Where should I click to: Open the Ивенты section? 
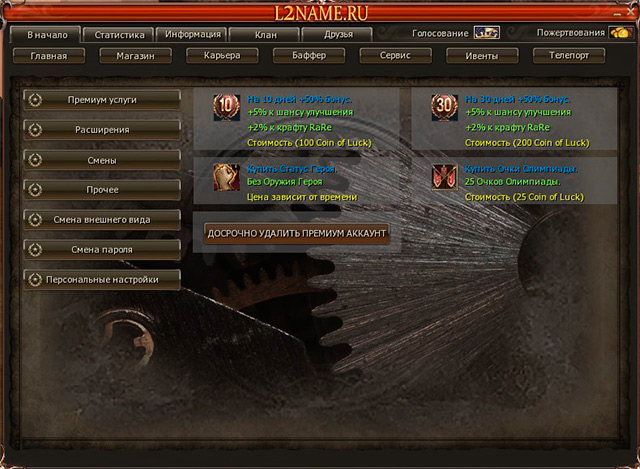[481, 56]
